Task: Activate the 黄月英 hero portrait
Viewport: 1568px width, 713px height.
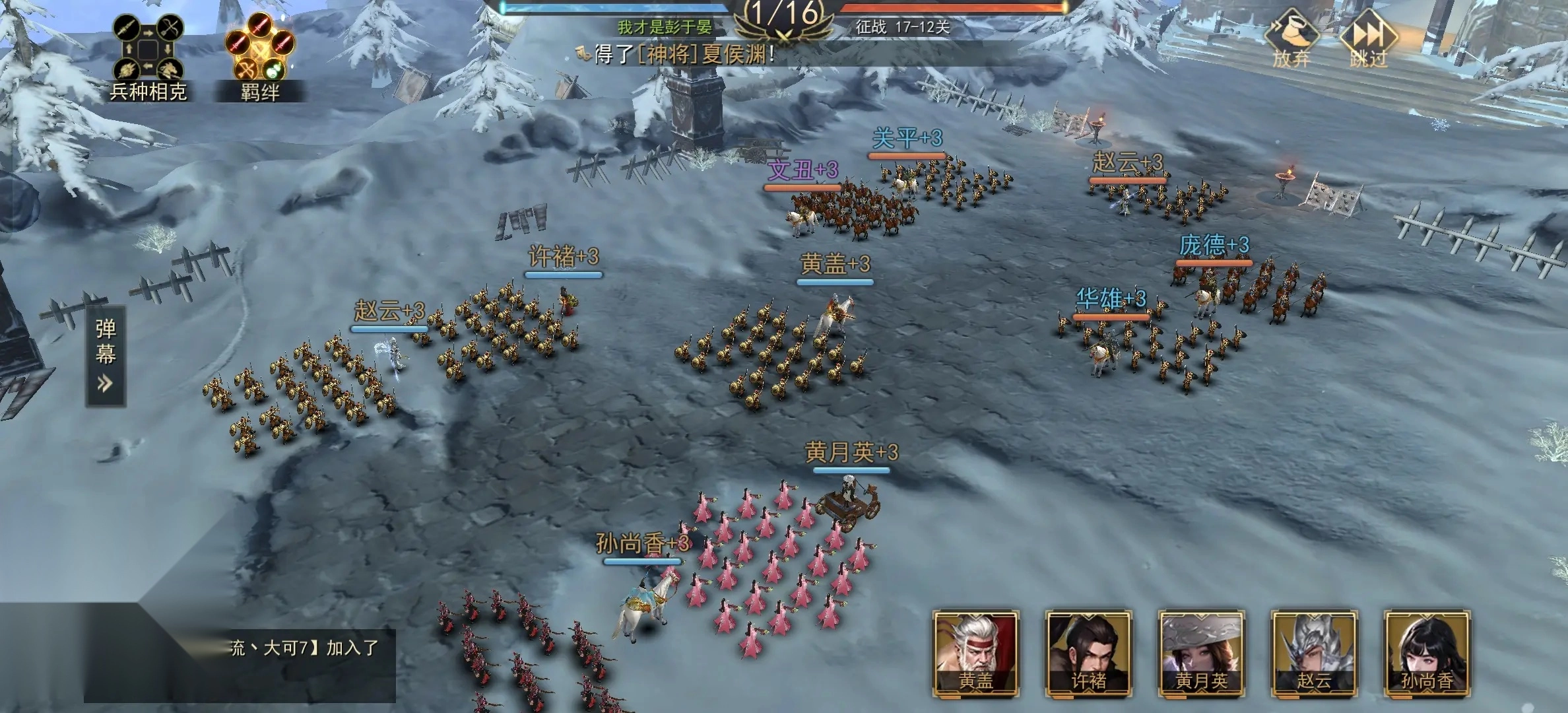Action: coord(1201,654)
